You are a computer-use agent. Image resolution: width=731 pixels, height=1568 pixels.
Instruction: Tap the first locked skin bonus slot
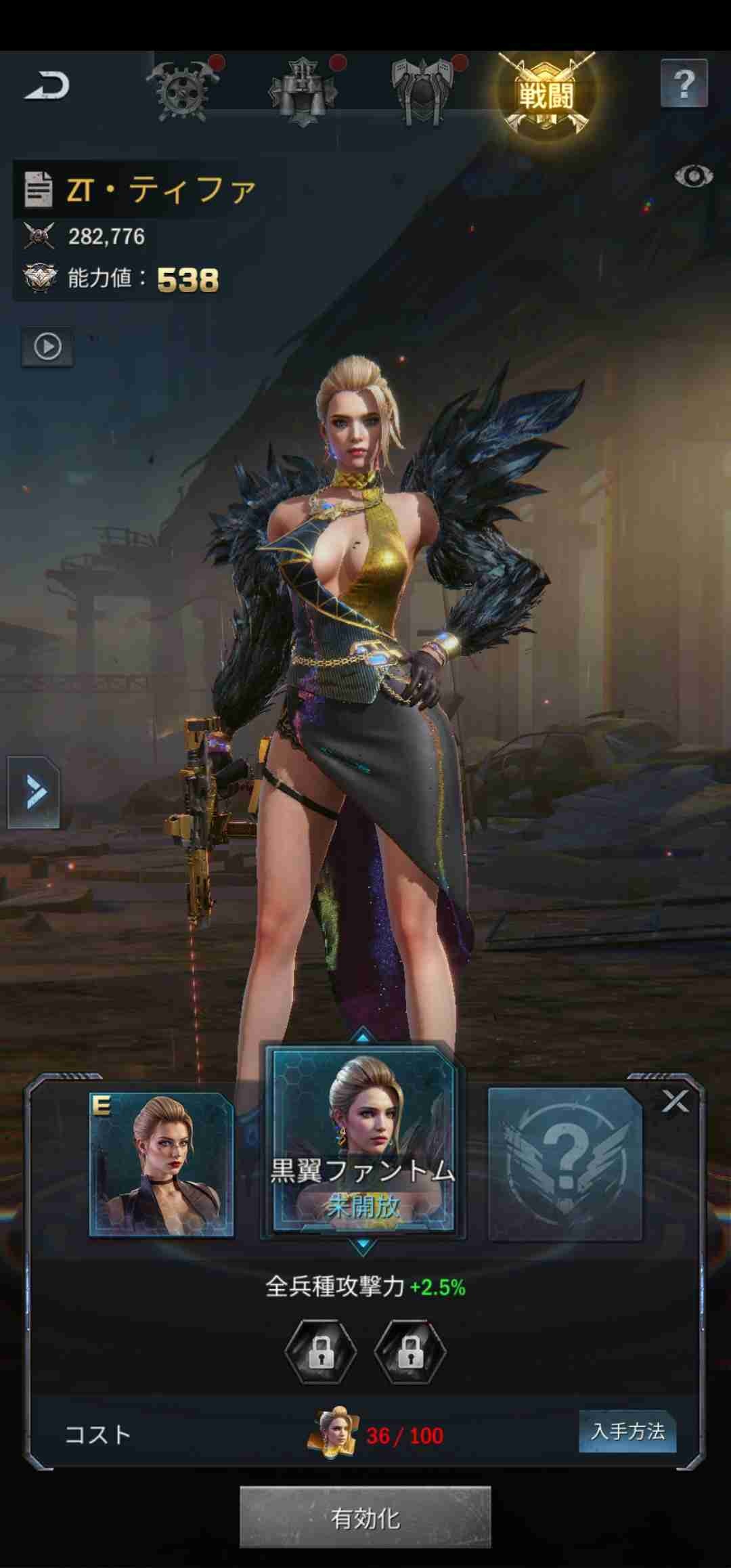pos(321,1351)
